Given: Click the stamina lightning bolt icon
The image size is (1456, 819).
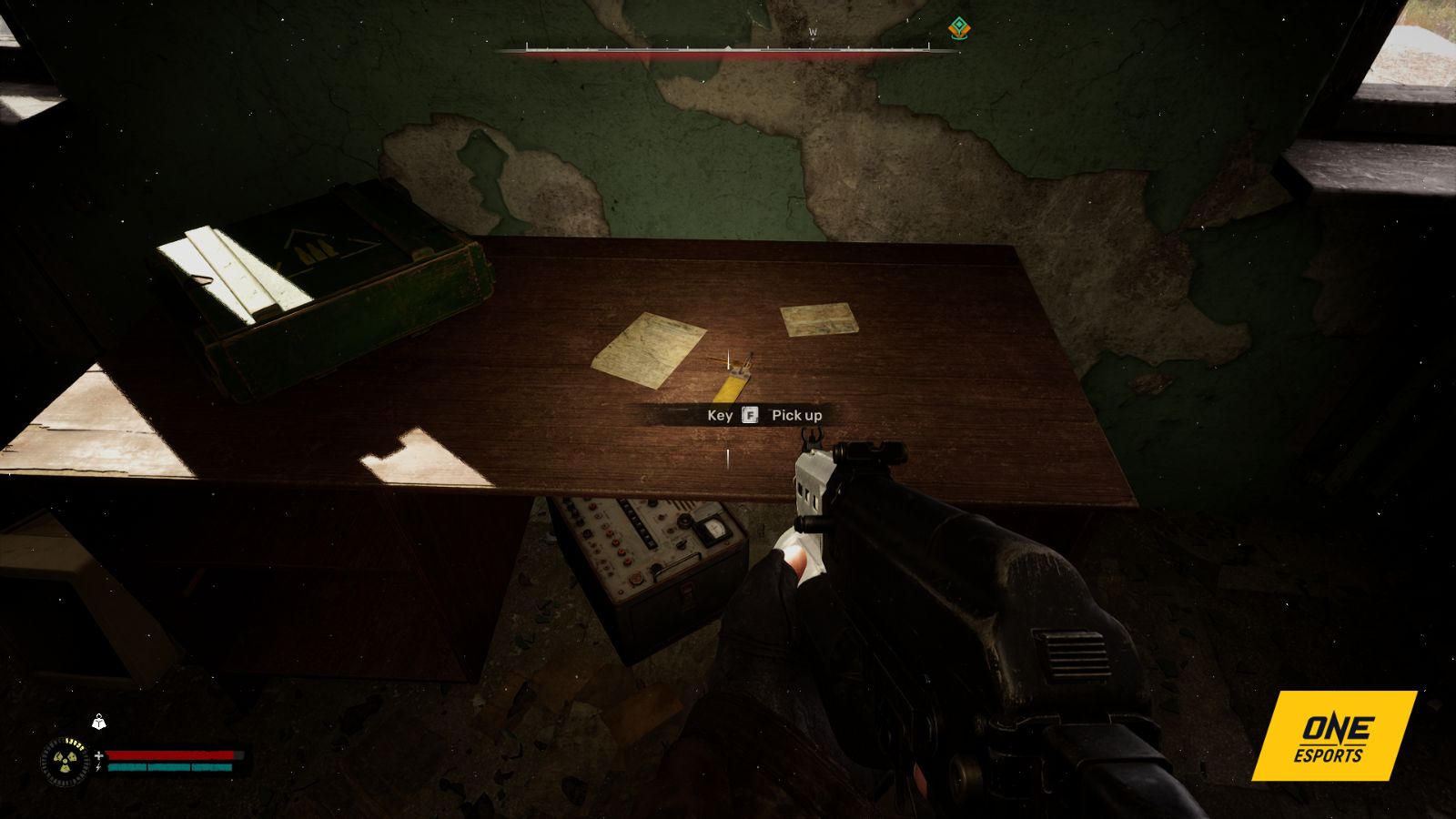Looking at the screenshot, I should (98, 767).
